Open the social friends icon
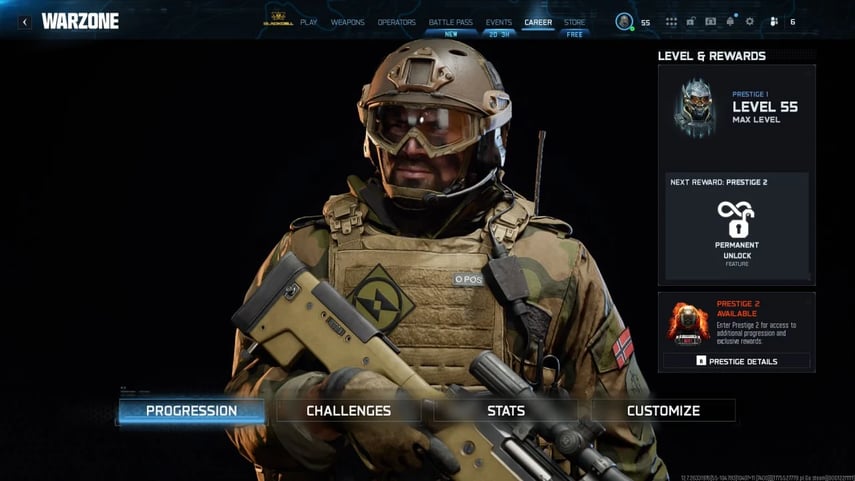The width and height of the screenshot is (855, 481). [773, 22]
